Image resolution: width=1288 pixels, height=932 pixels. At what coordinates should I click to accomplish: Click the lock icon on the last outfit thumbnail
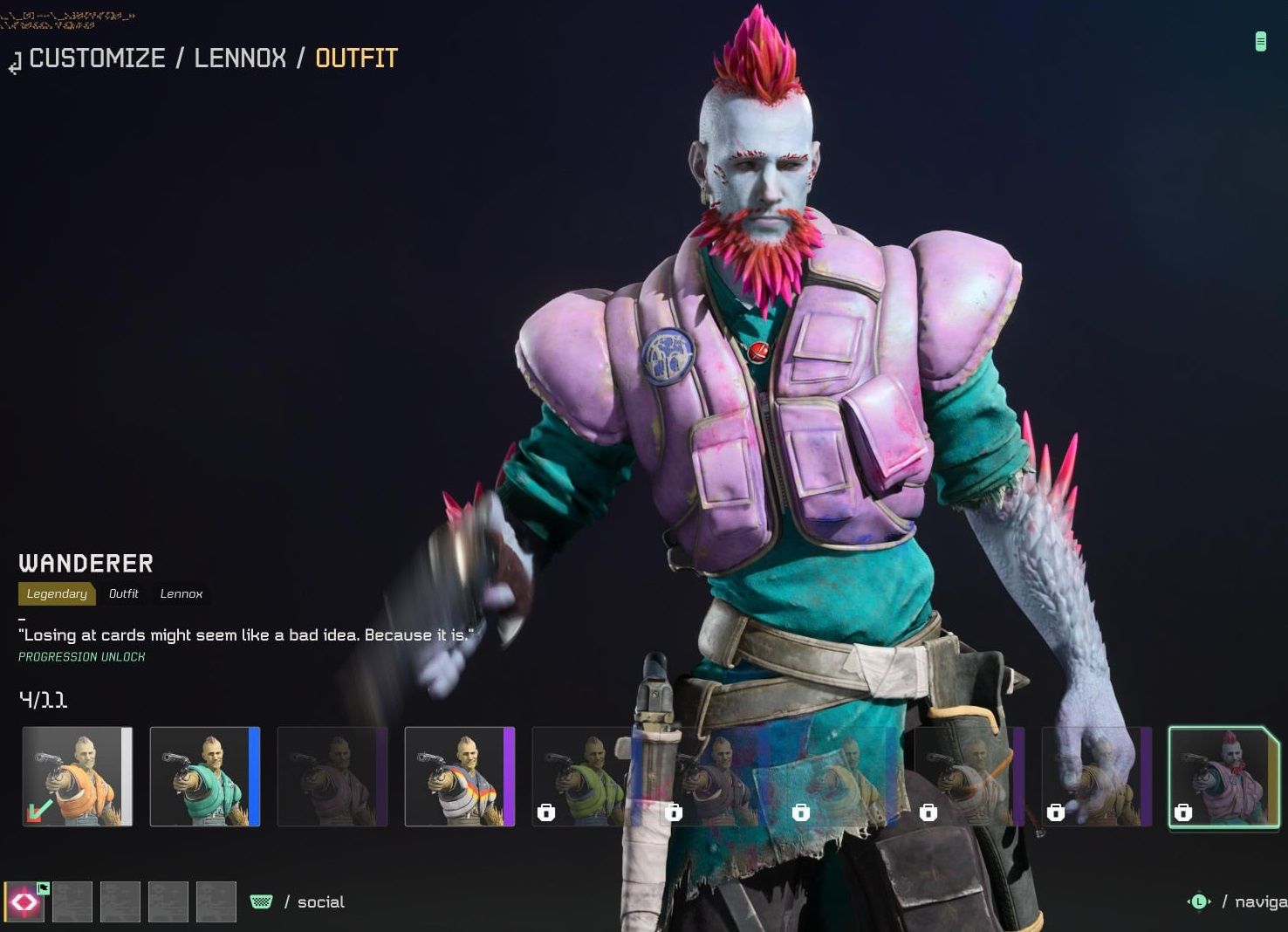pyautogui.click(x=1184, y=812)
